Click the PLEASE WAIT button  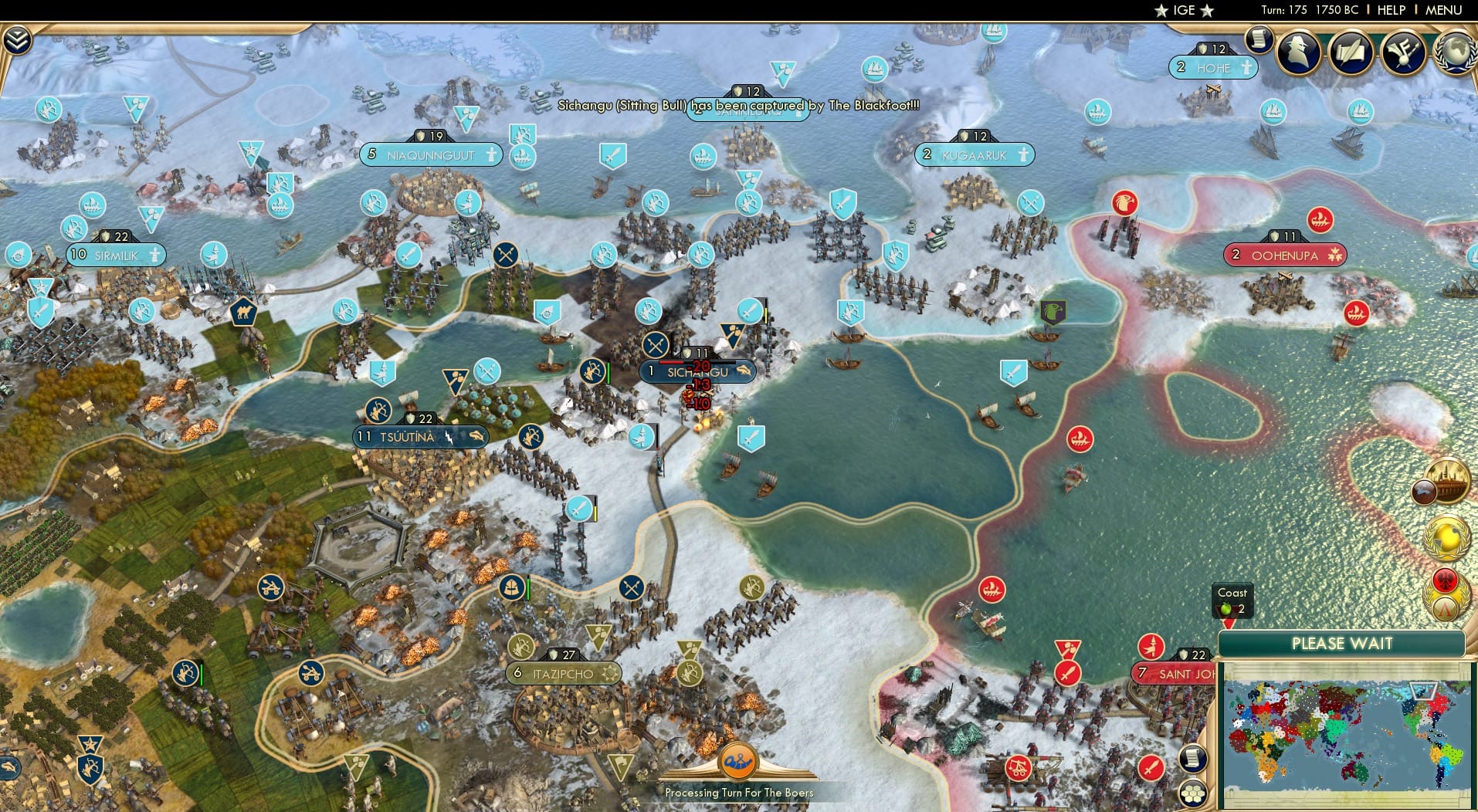(1342, 643)
